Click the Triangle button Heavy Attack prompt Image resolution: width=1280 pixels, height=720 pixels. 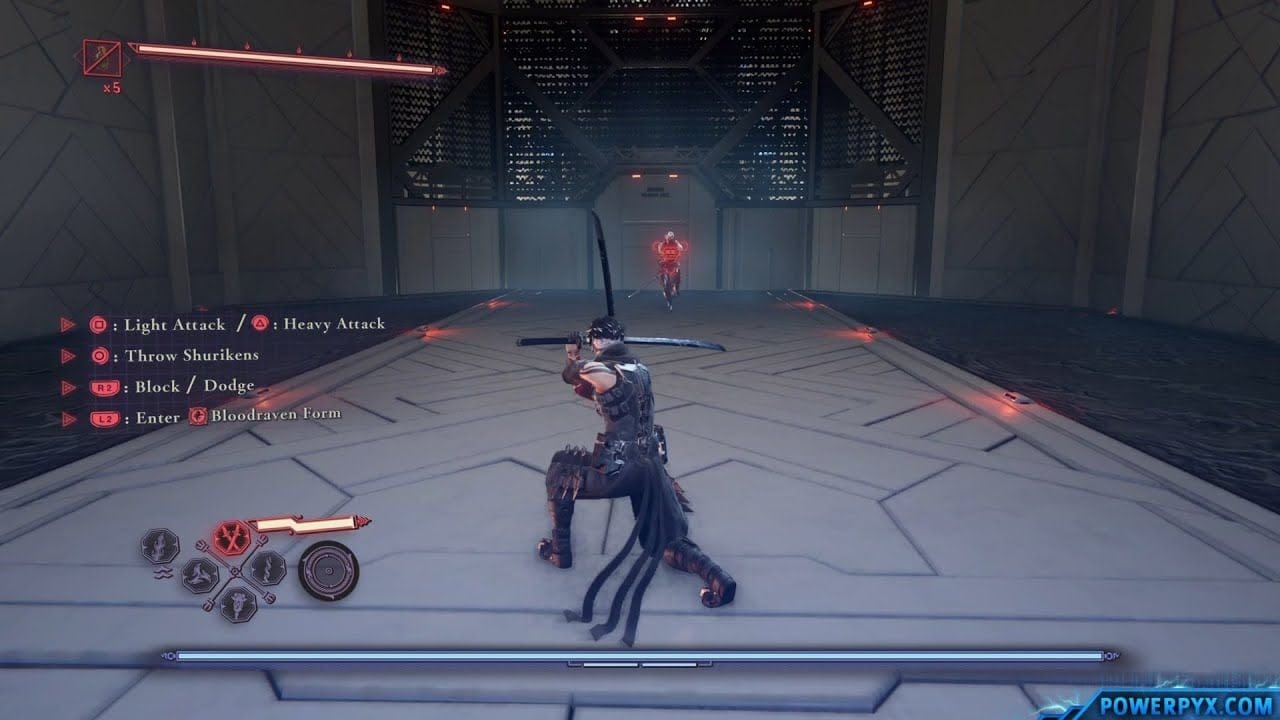258,323
